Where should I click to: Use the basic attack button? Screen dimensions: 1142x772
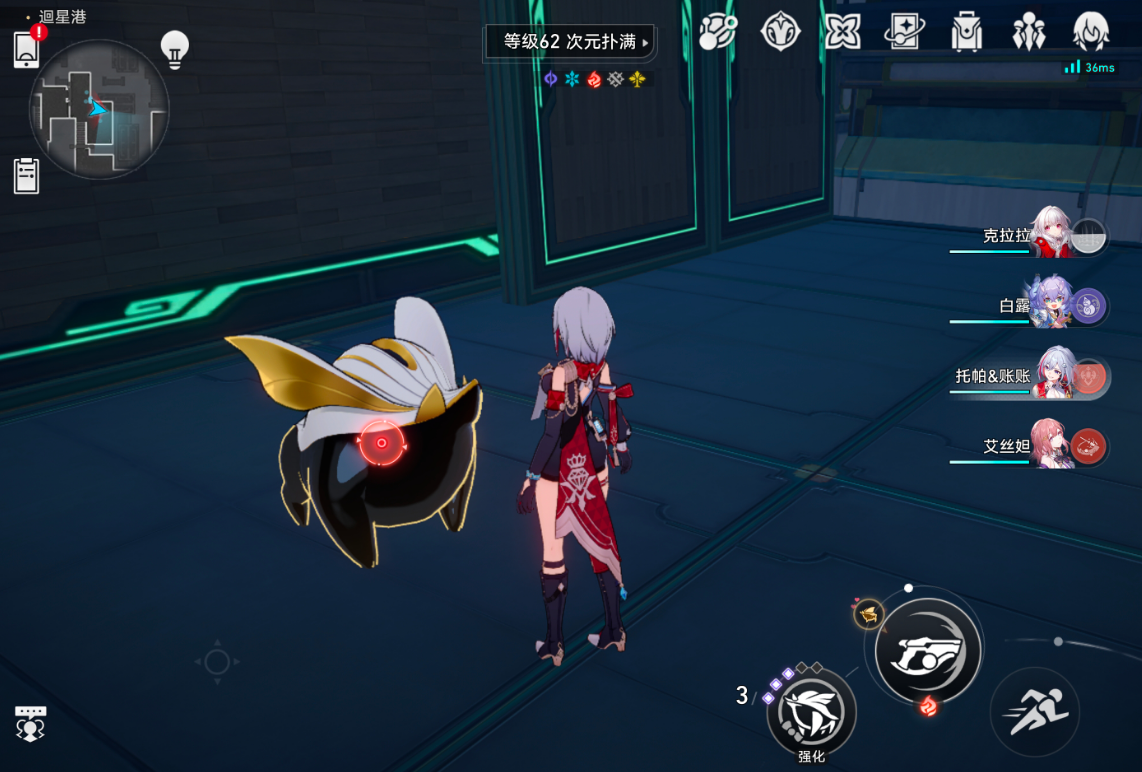(x=927, y=650)
